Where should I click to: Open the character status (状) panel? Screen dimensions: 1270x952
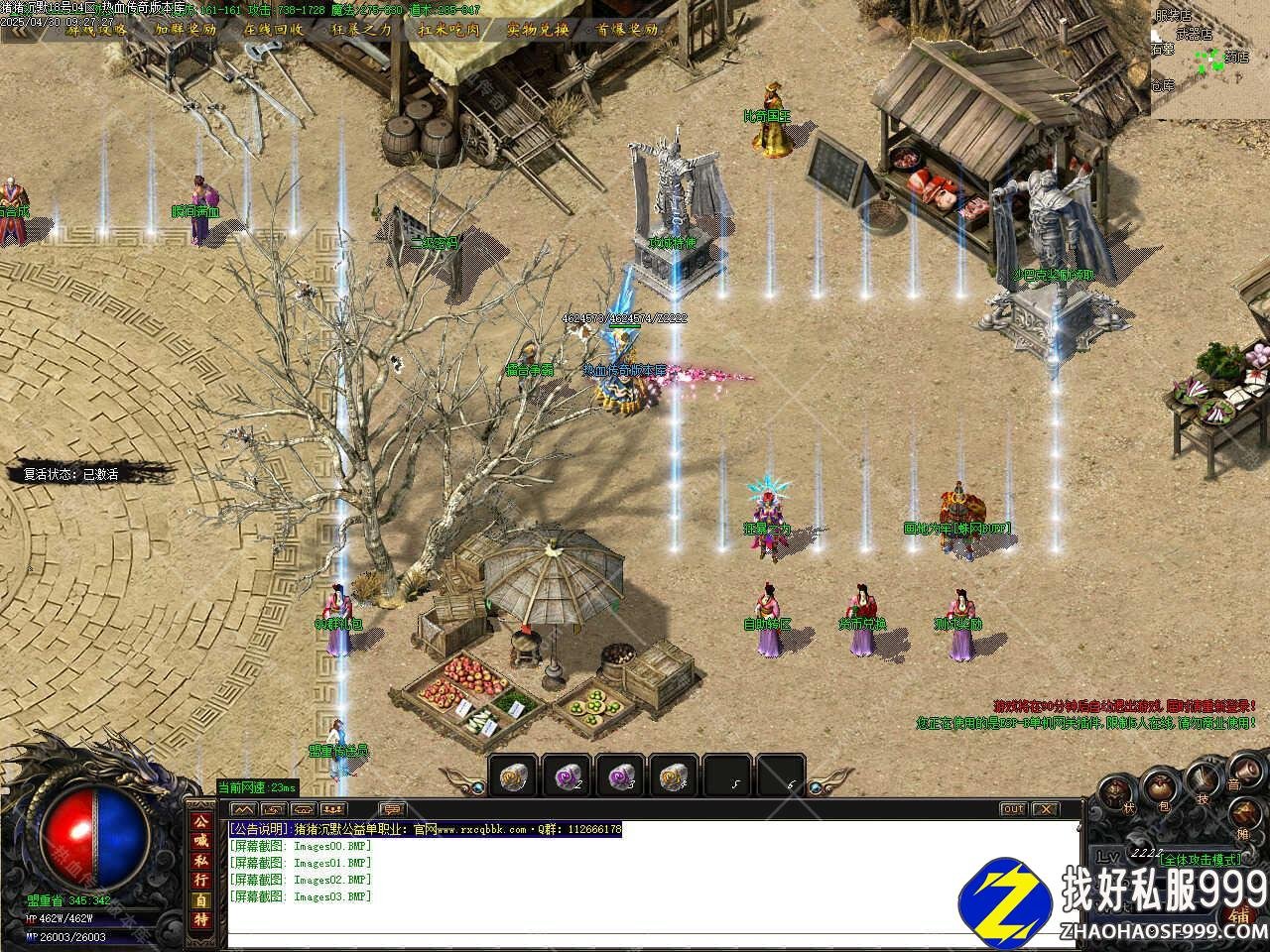tap(1115, 794)
